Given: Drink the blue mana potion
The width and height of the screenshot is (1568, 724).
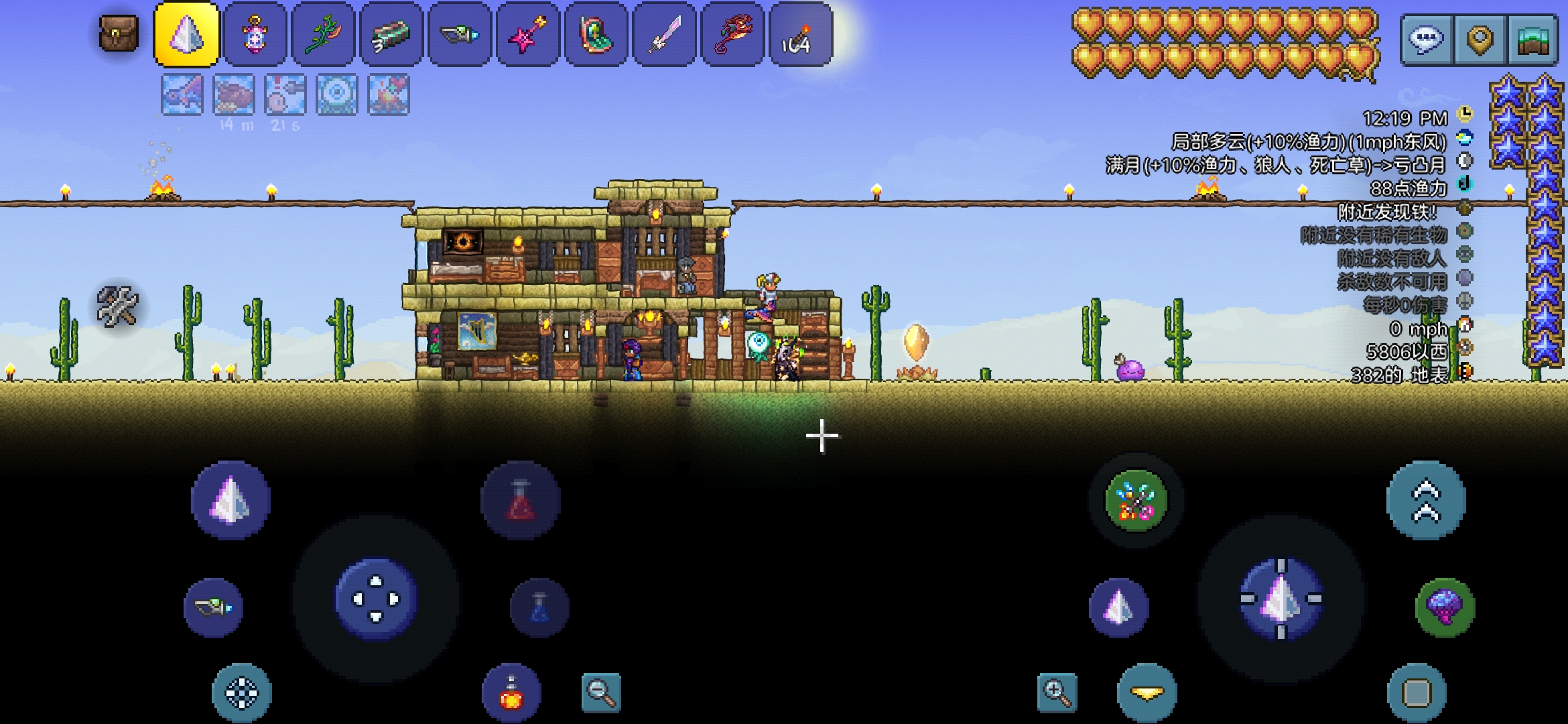Looking at the screenshot, I should point(539,607).
